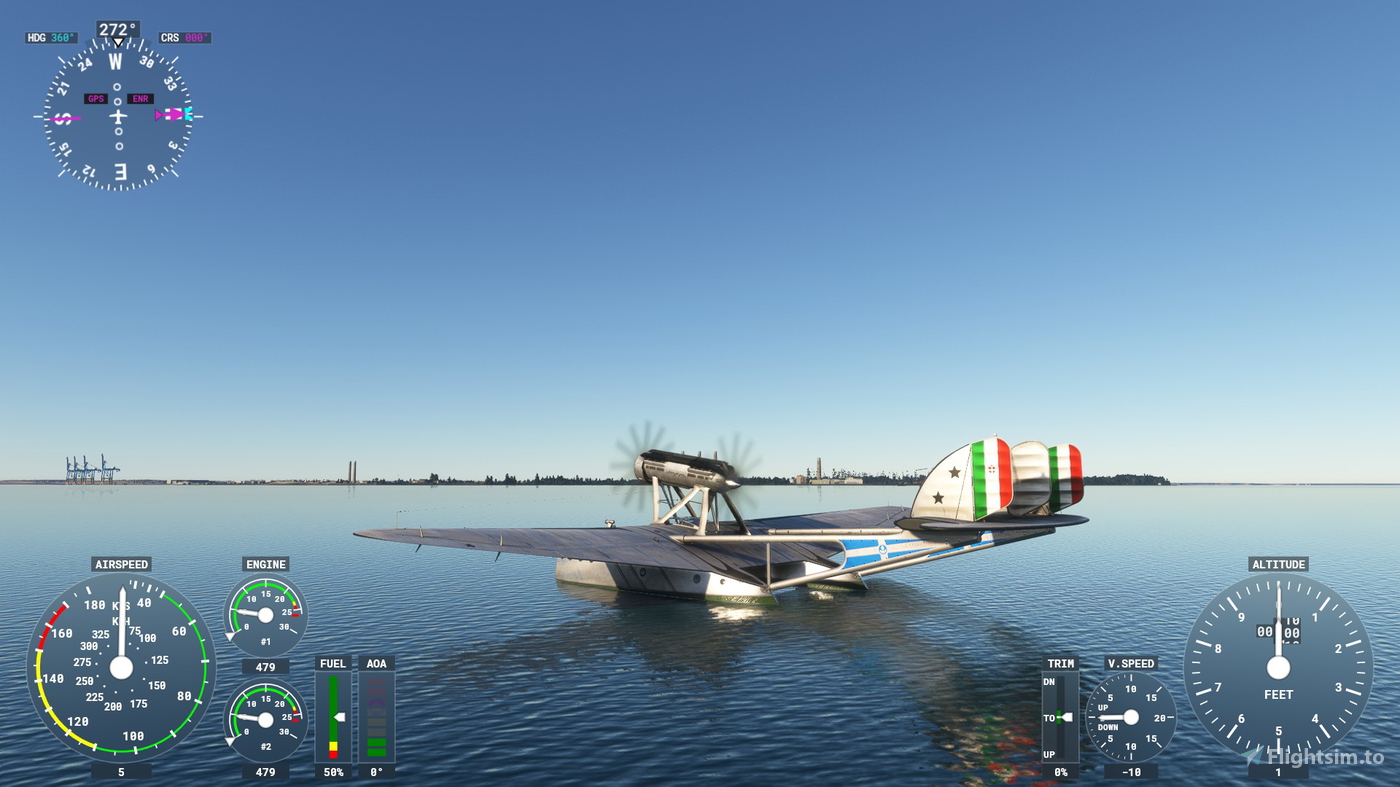Click the ENGINE #2 gauge
The width and height of the screenshot is (1400, 787).
(x=265, y=716)
